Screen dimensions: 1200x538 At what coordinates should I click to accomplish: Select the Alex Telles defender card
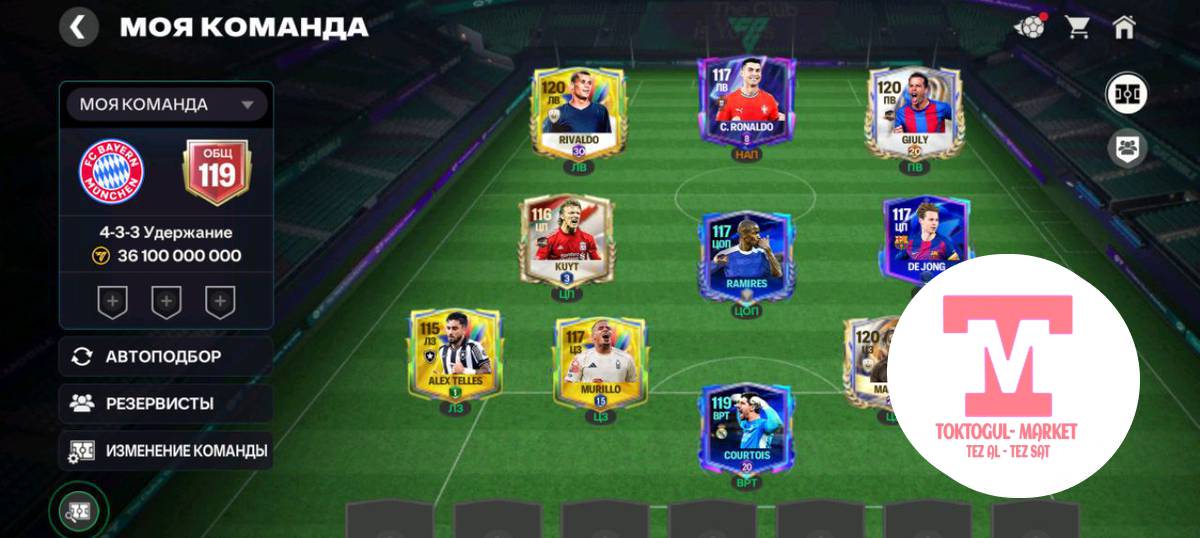(455, 354)
